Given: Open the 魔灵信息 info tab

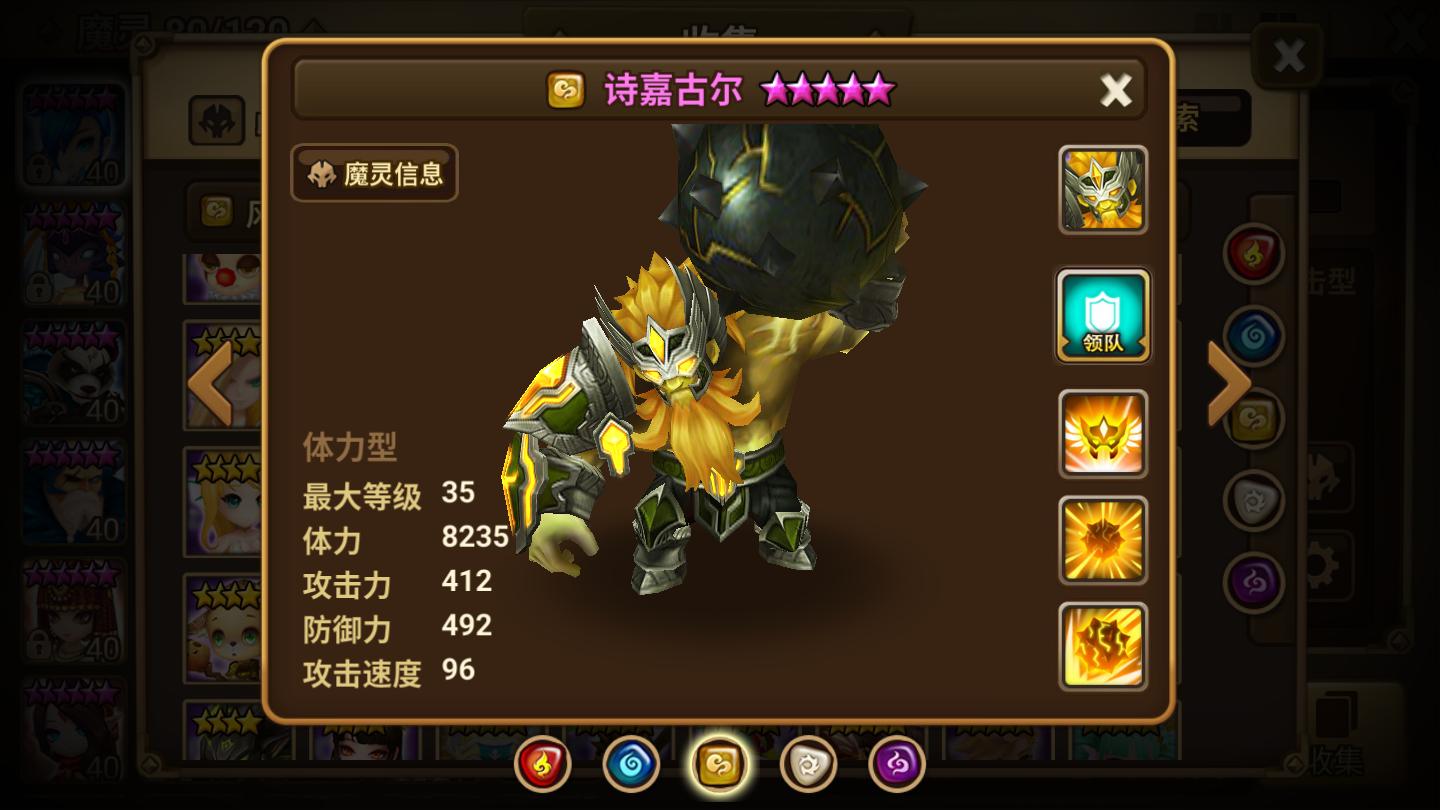Looking at the screenshot, I should point(373,174).
